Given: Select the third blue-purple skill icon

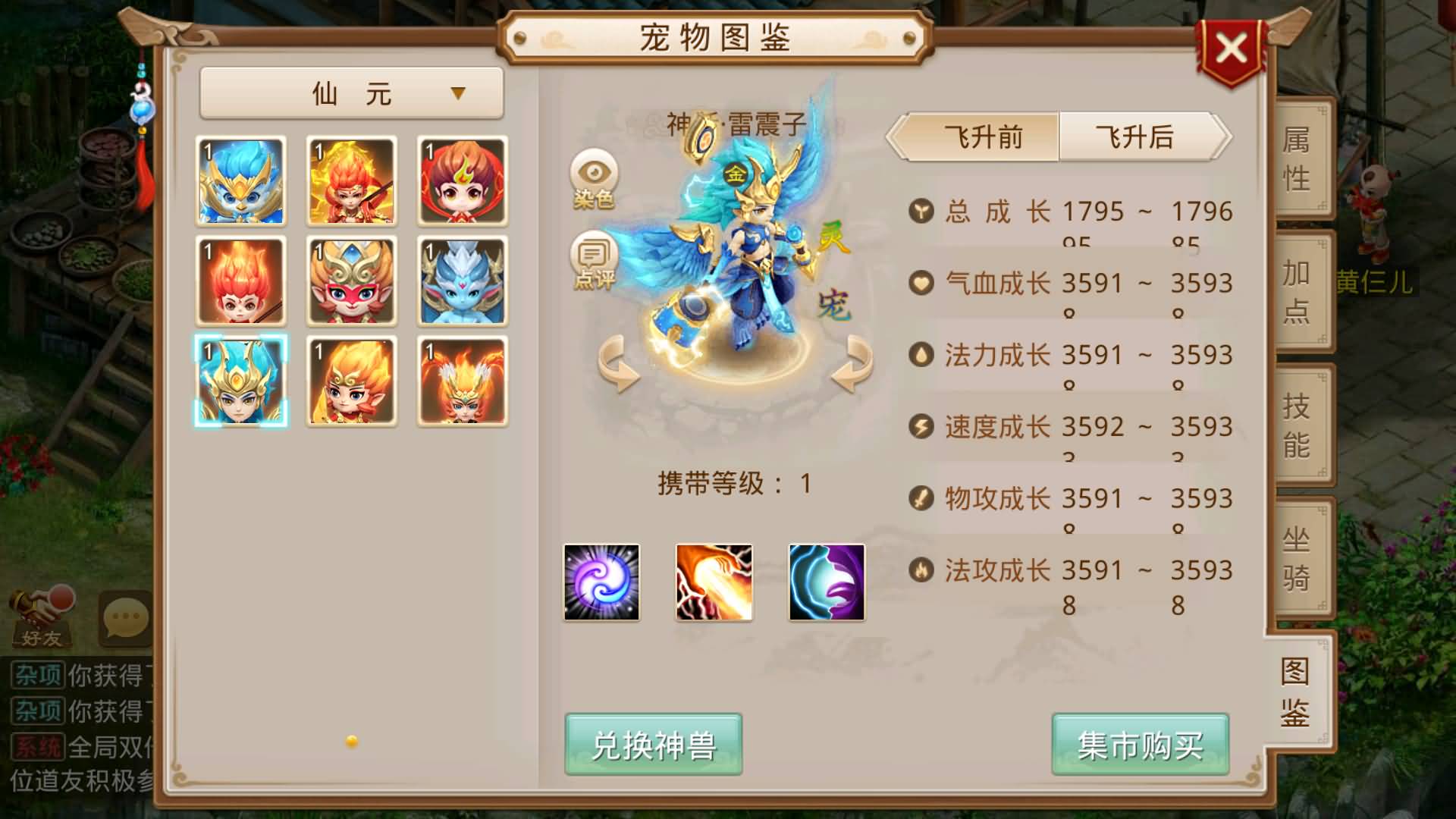Looking at the screenshot, I should click(x=826, y=582).
